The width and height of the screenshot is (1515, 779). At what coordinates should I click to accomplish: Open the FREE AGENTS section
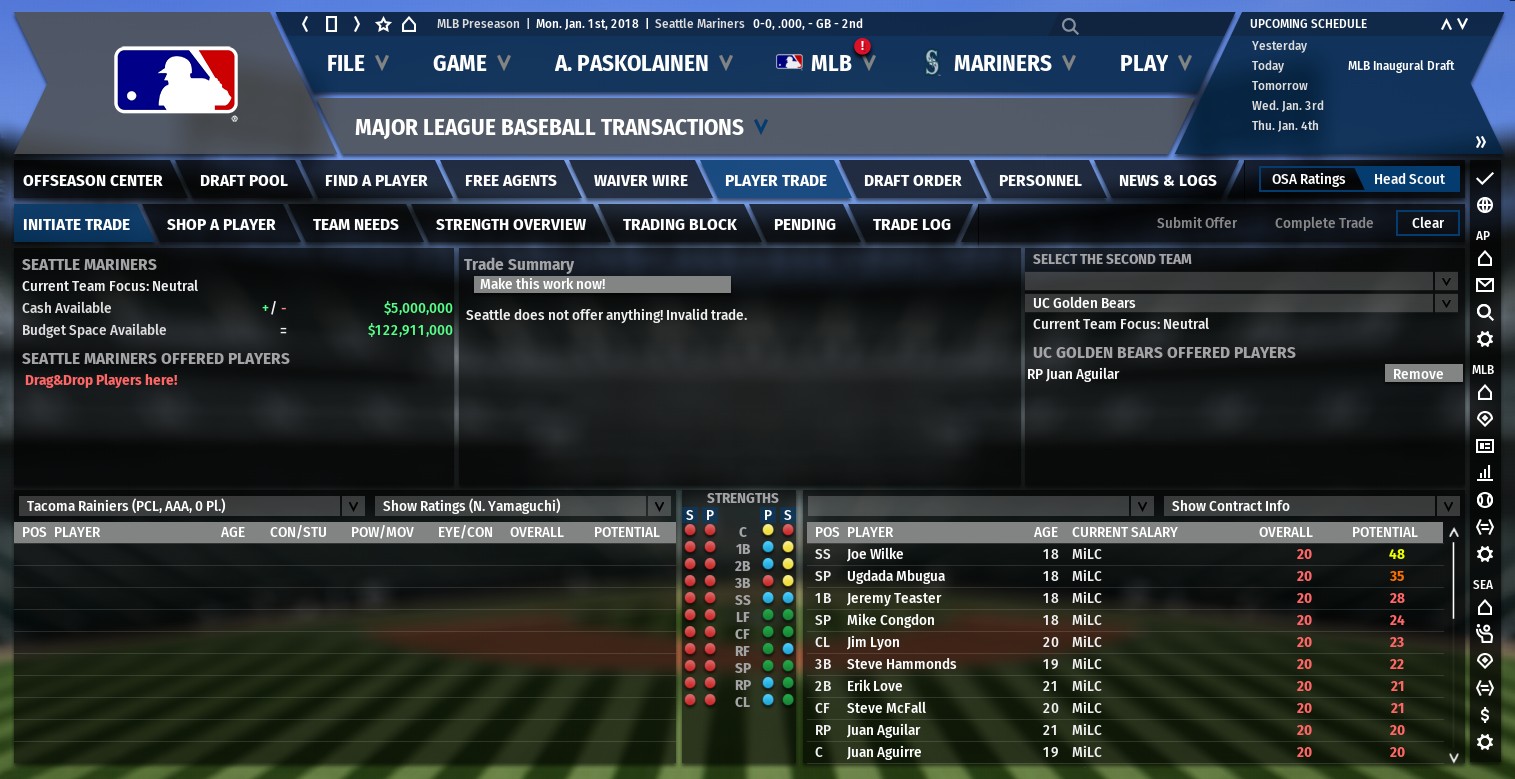(x=511, y=180)
